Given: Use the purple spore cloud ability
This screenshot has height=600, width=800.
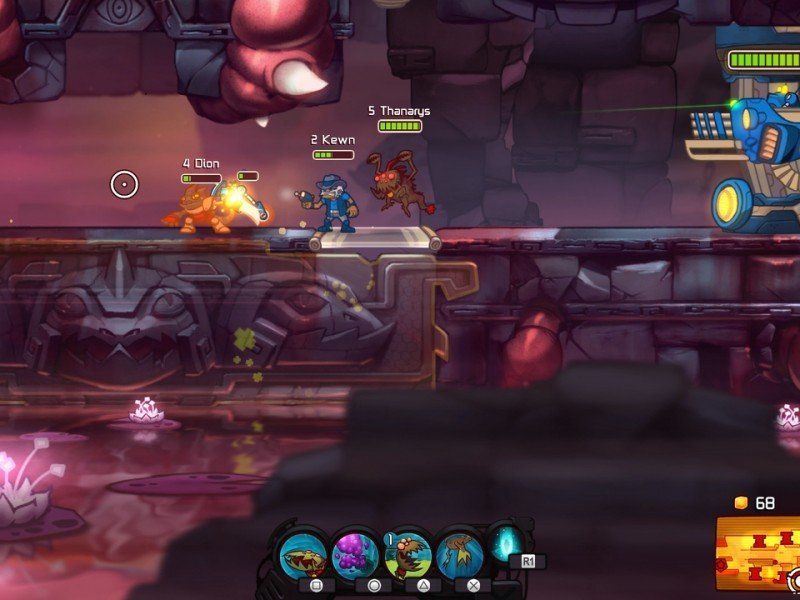Looking at the screenshot, I should (355, 553).
